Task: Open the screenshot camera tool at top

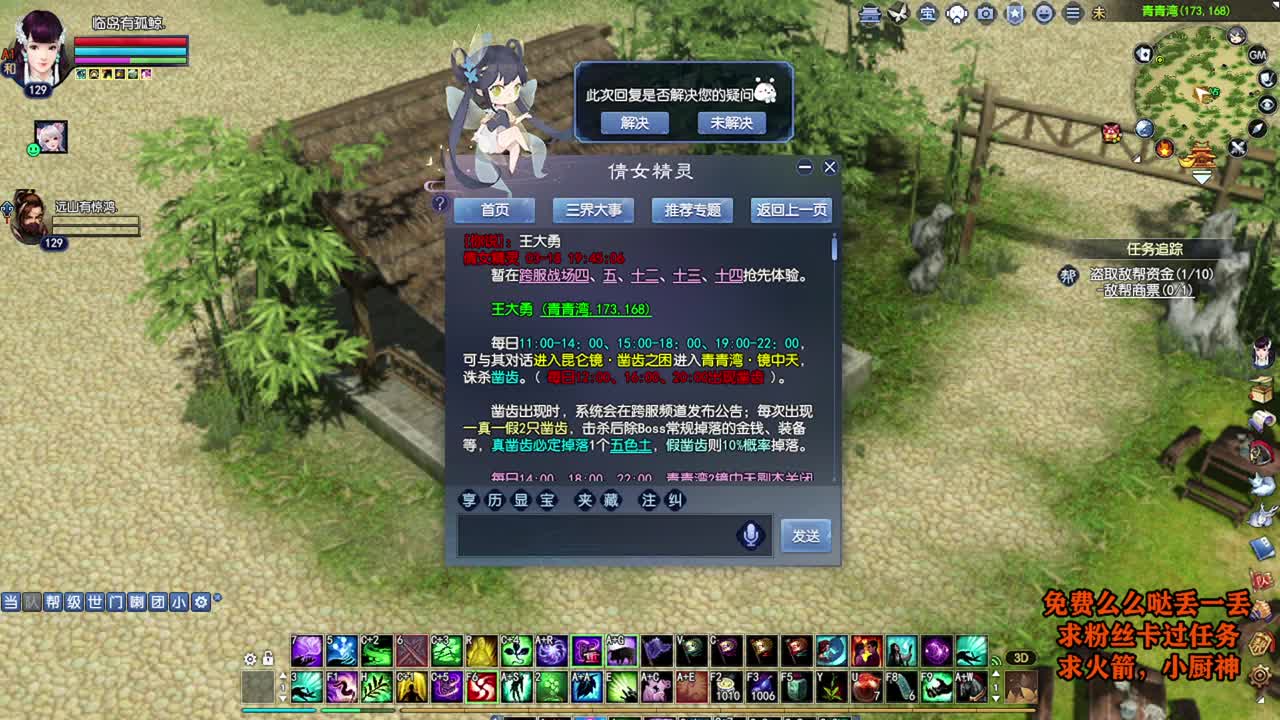Action: click(x=984, y=14)
